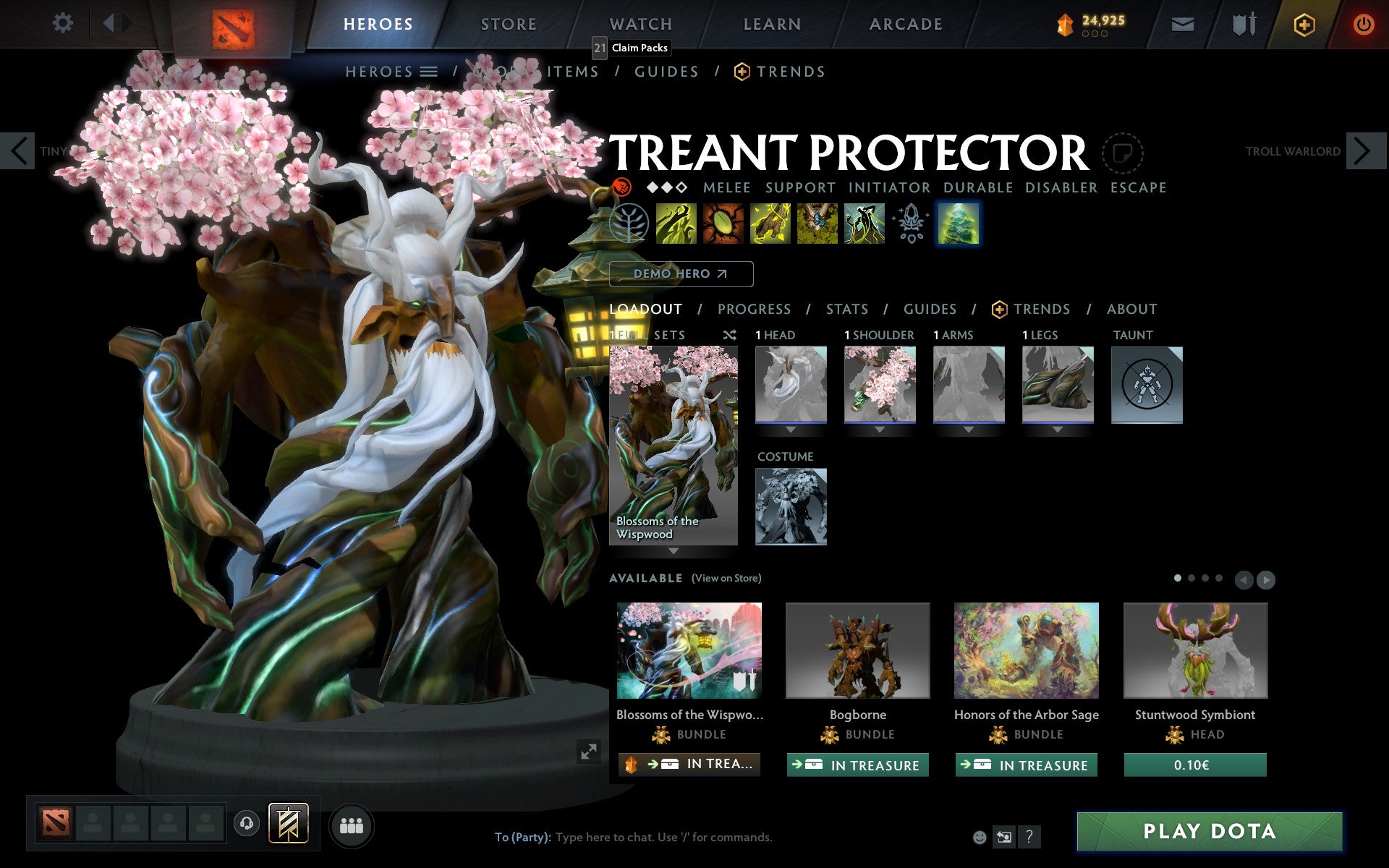Click the Overgrowth ultimate ability icon
This screenshot has width=1389, height=868.
coord(865,225)
